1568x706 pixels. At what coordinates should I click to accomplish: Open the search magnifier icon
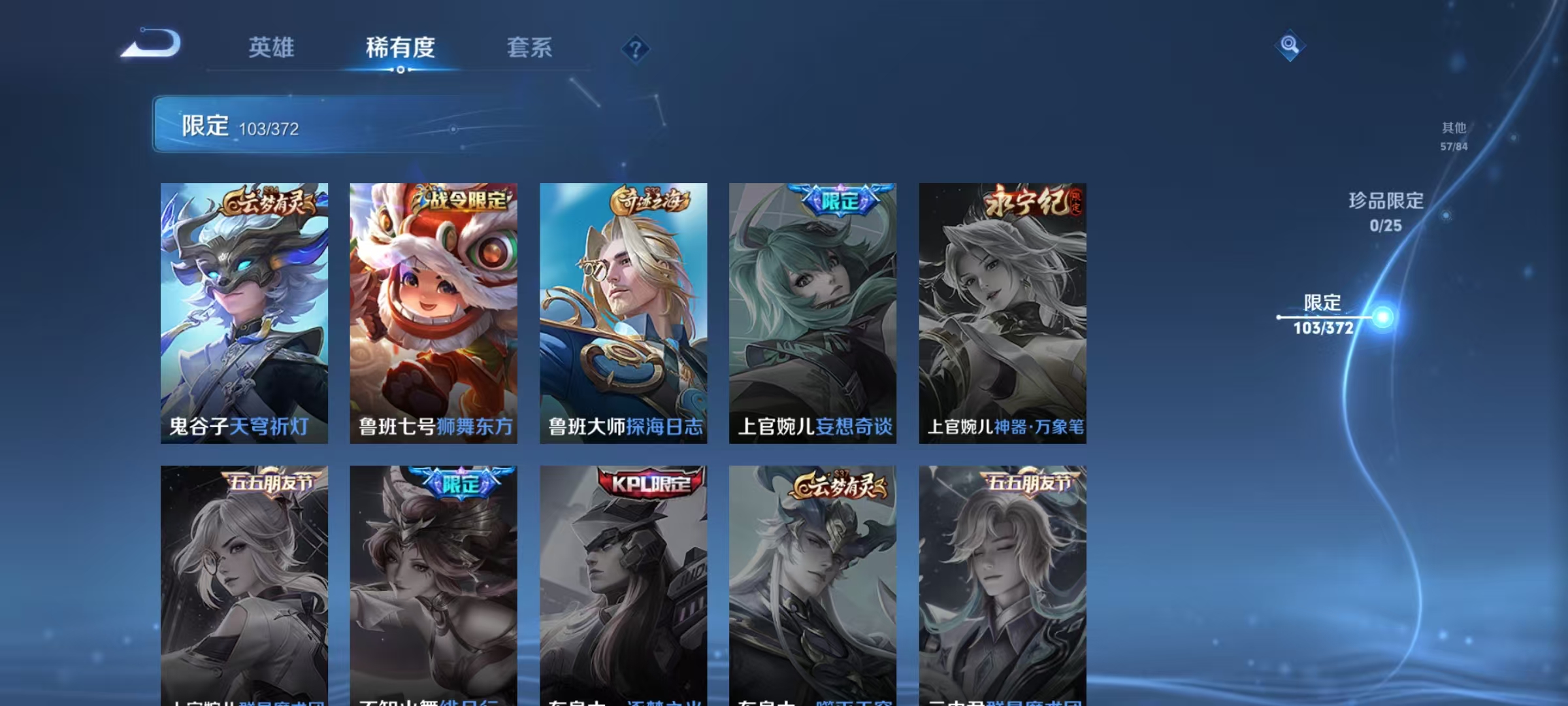click(1288, 46)
